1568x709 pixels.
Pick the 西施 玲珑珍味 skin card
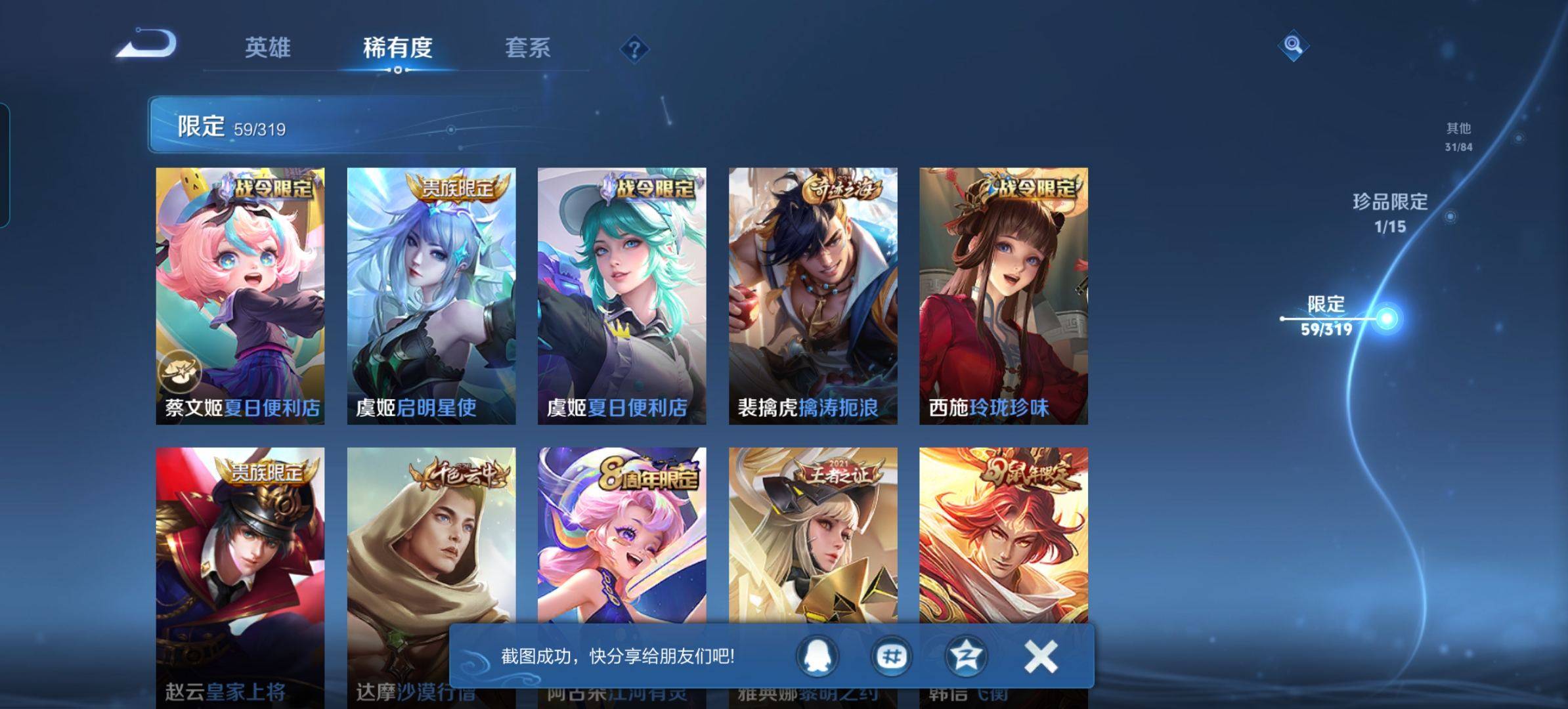pos(1003,295)
